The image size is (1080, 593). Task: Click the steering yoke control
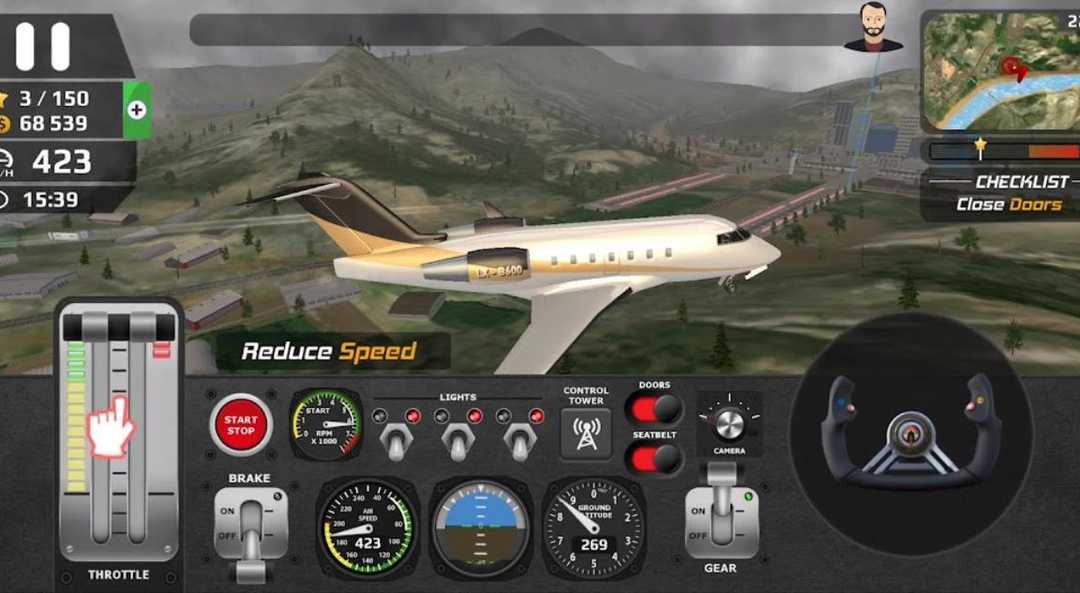click(x=910, y=433)
